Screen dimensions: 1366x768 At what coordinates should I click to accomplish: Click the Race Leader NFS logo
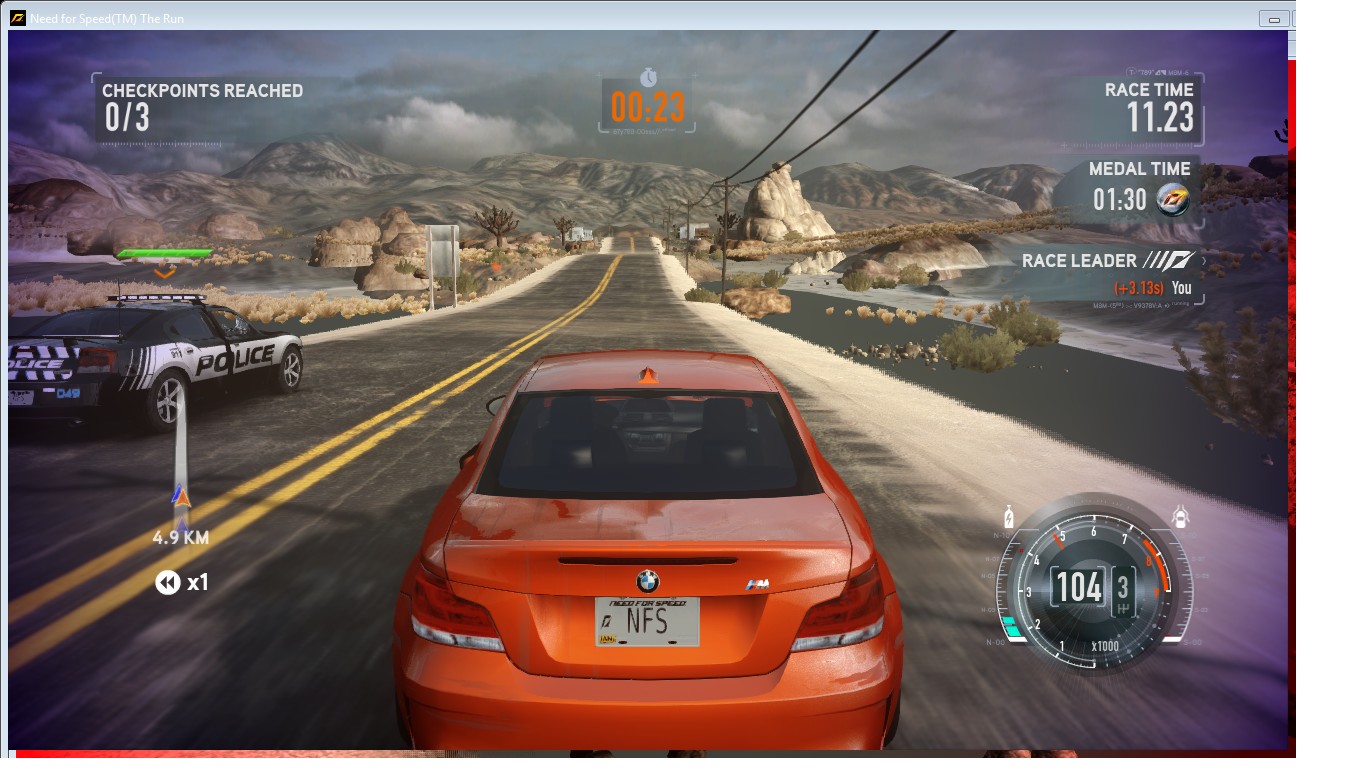[x=1170, y=261]
